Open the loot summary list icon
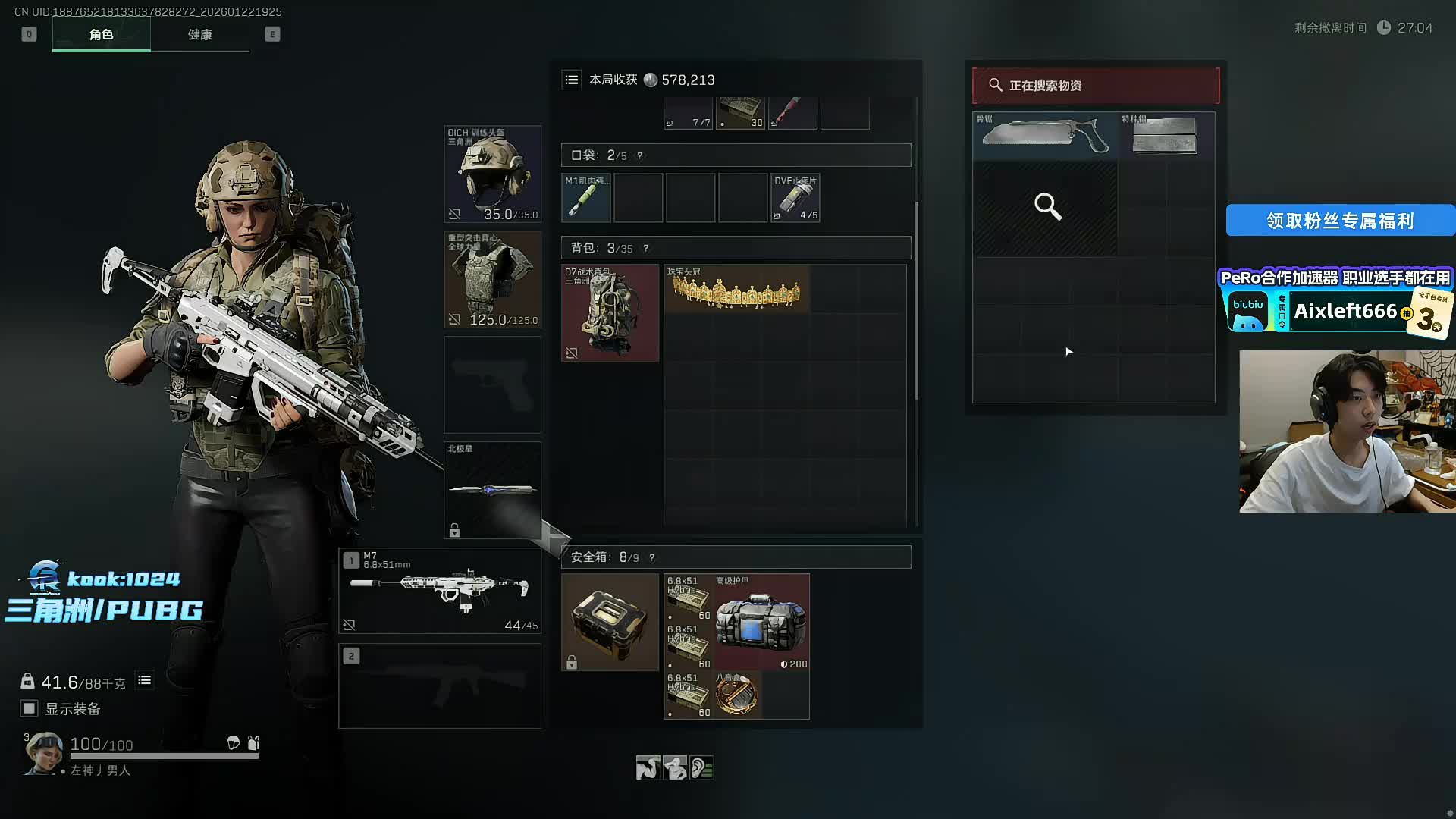1456x819 pixels. pos(572,80)
